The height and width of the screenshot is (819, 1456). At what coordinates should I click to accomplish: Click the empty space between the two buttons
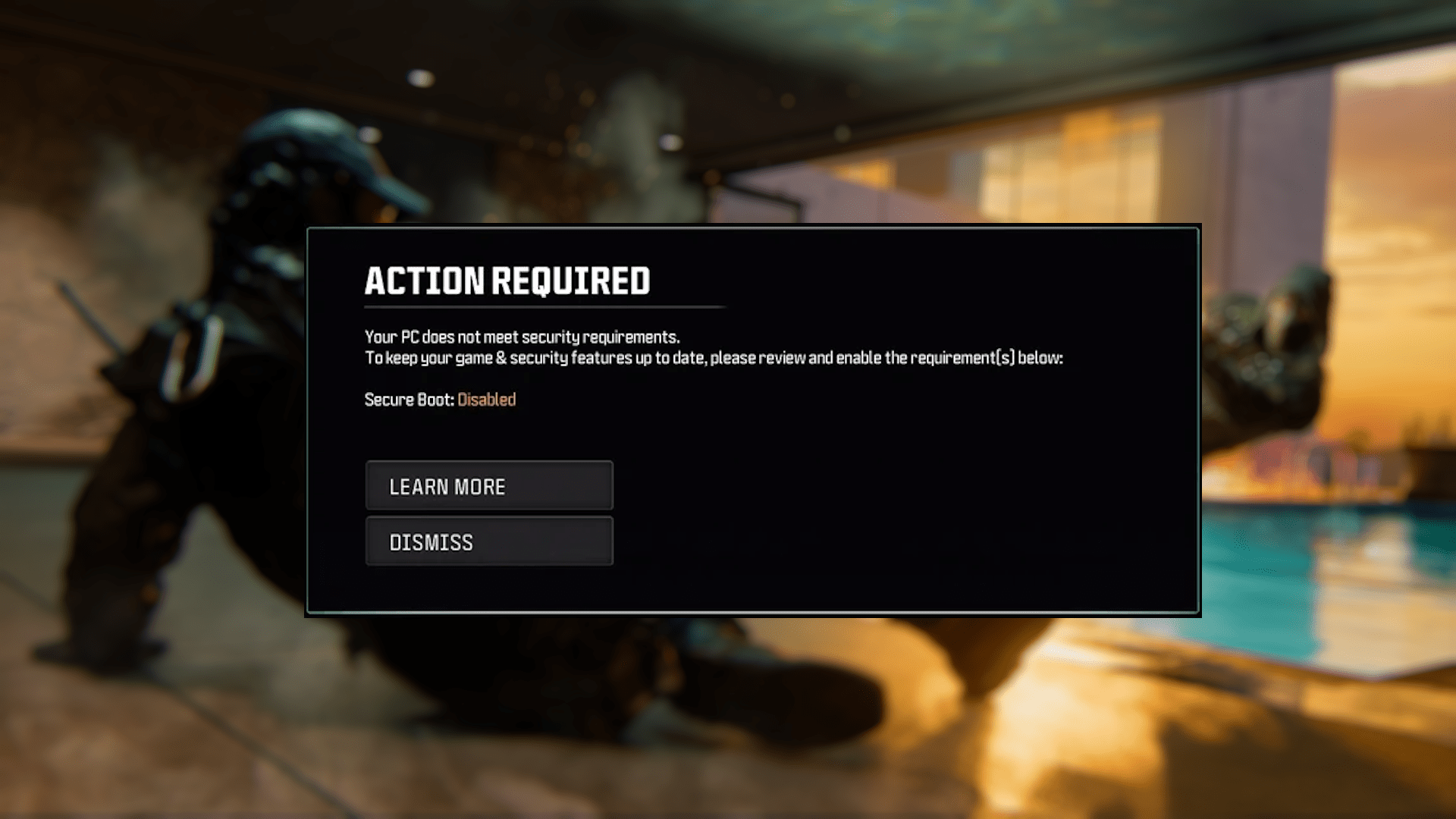coord(489,513)
